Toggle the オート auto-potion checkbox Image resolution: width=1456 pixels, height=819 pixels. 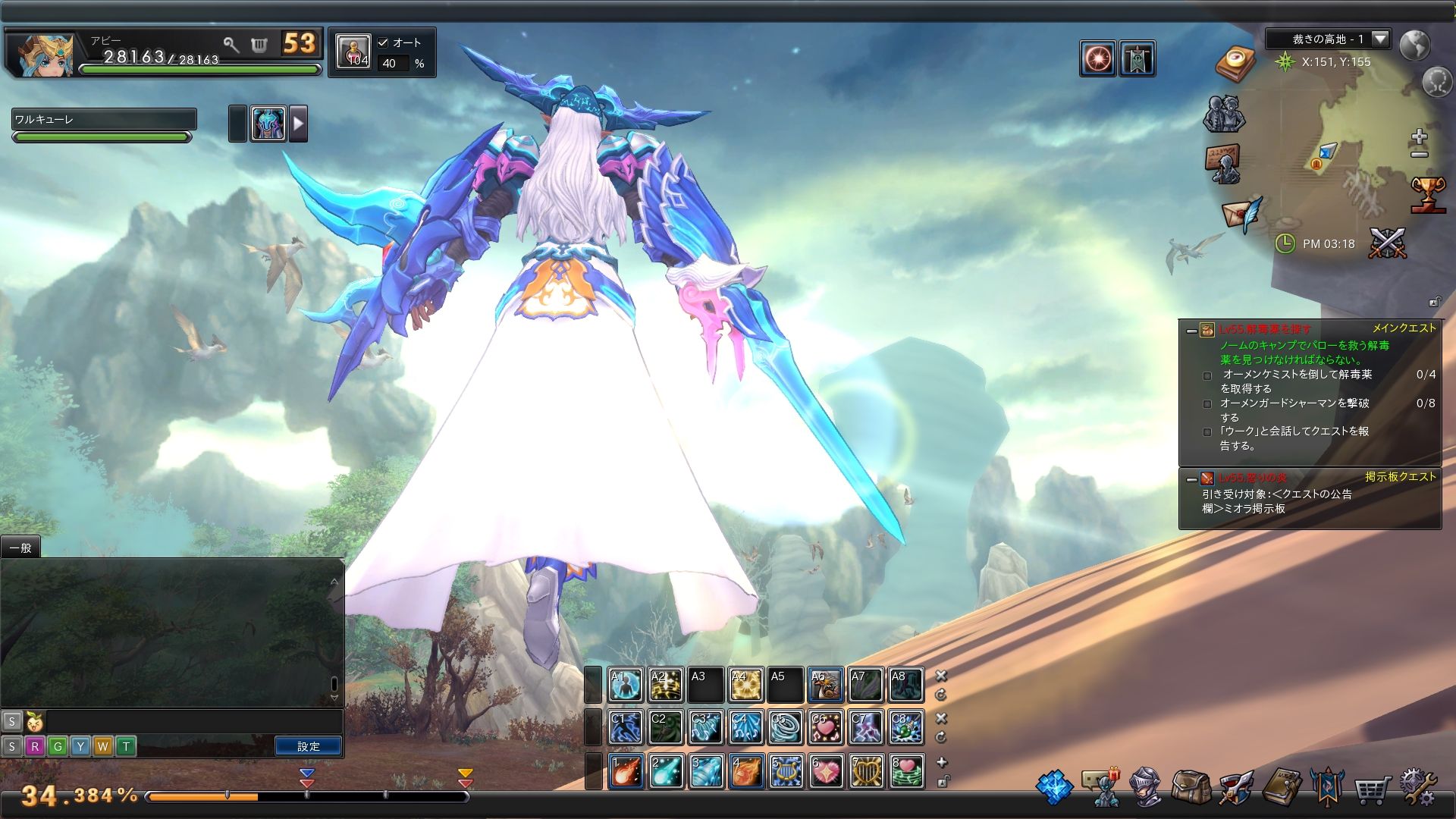tap(383, 42)
